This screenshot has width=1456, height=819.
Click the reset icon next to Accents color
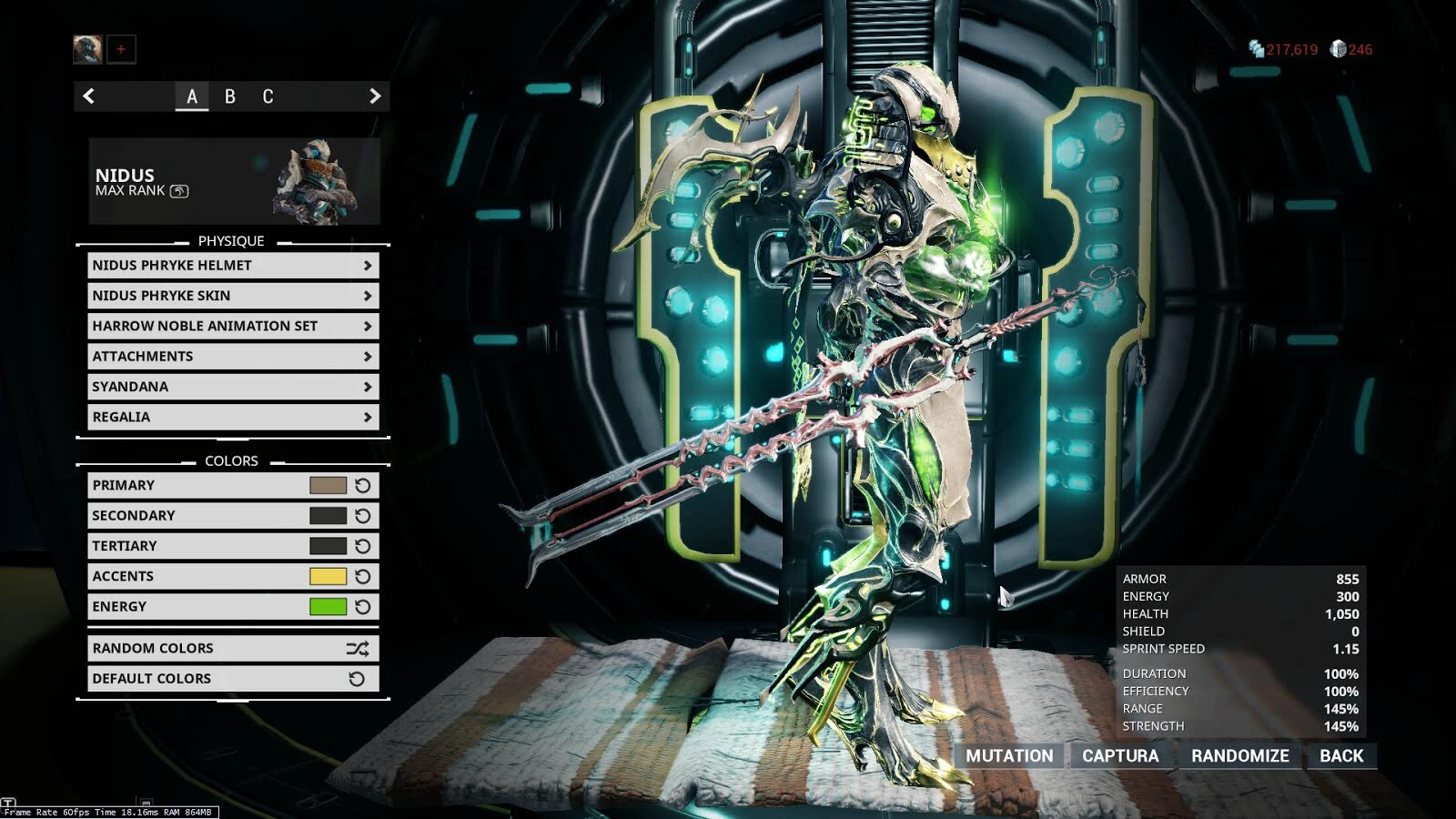[362, 576]
